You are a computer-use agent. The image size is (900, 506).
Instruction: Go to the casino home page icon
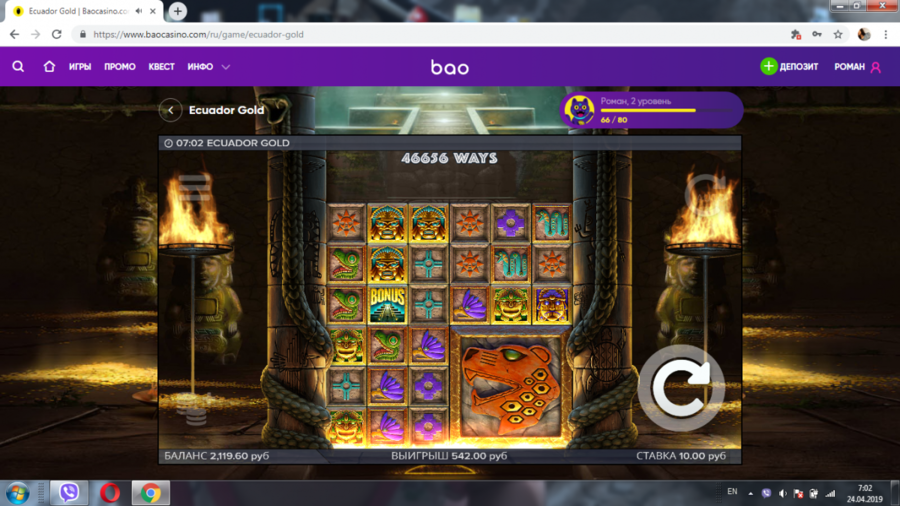49,67
